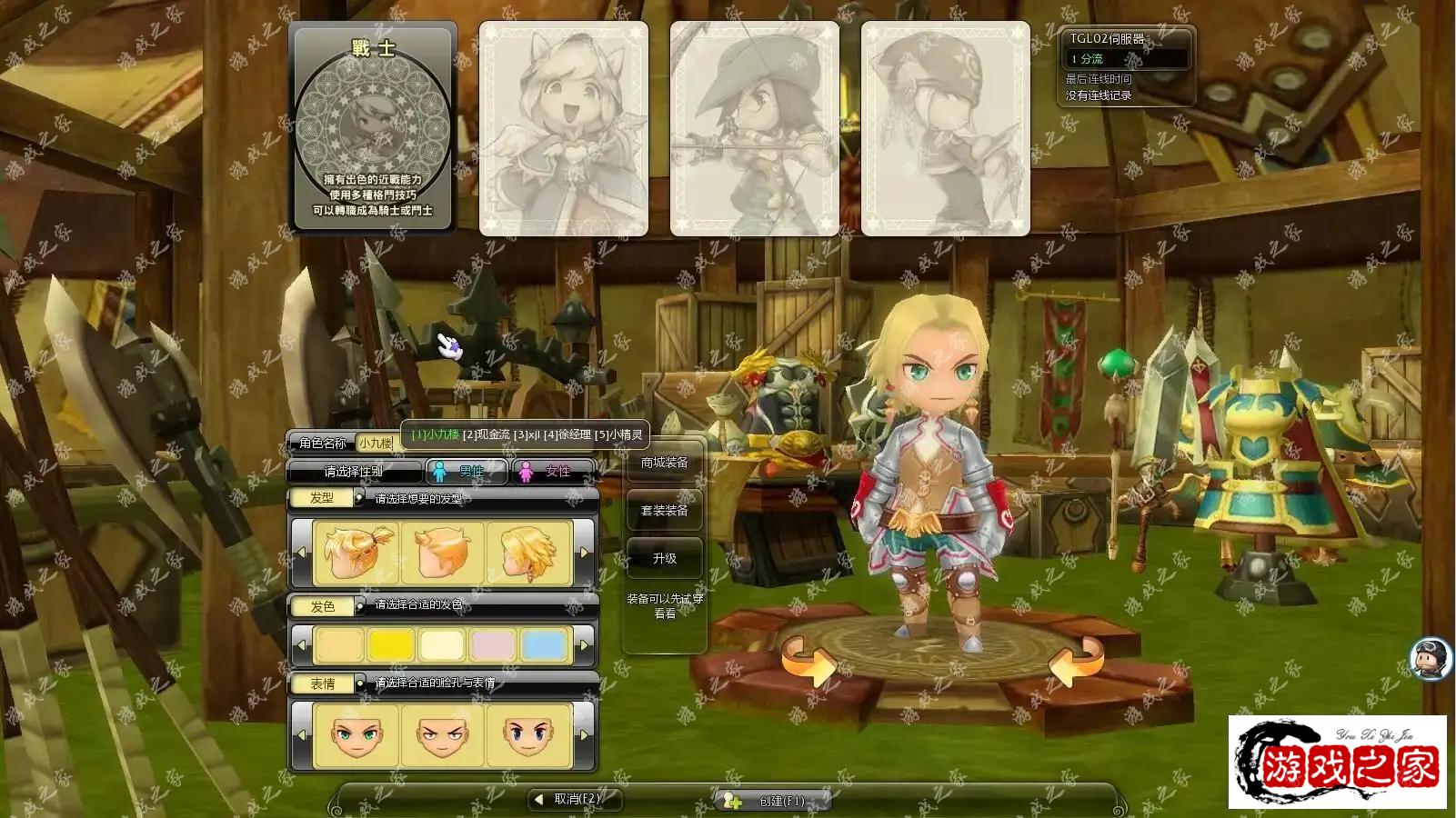
Task: Pick the wide-hat archer class card
Action: (x=754, y=128)
